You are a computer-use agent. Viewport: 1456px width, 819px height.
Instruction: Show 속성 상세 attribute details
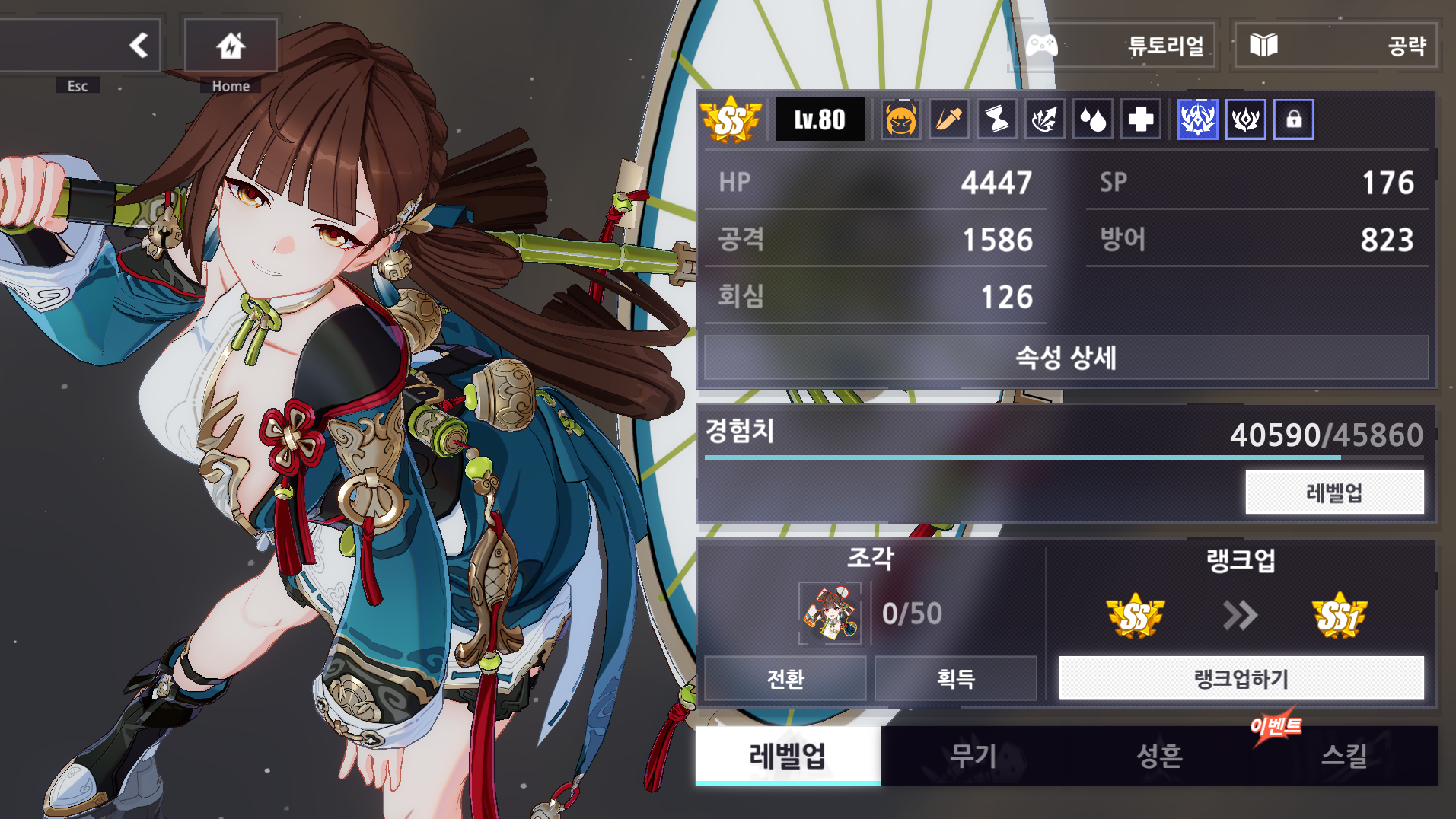click(1066, 358)
